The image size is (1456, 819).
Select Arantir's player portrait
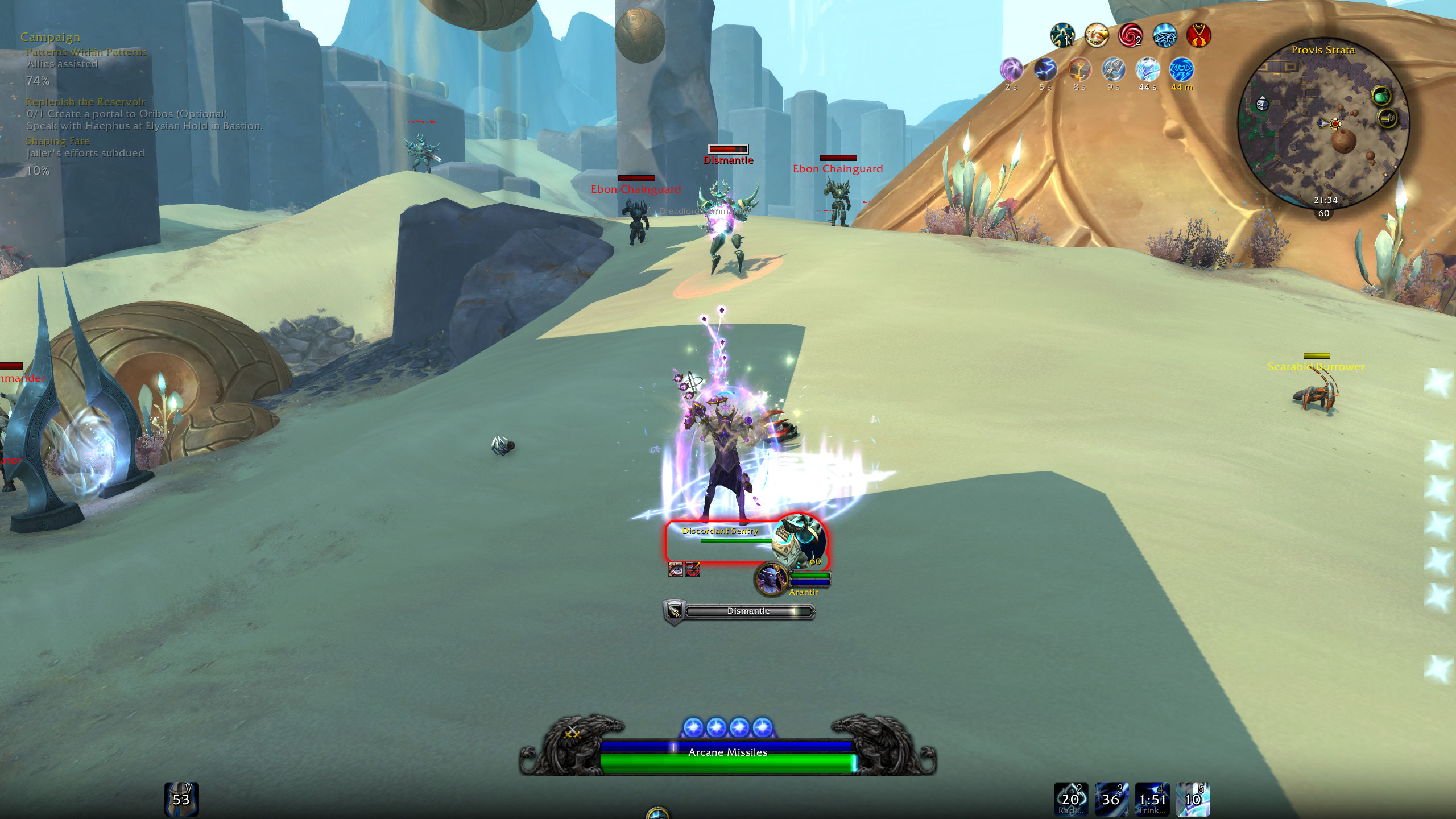coord(771,579)
